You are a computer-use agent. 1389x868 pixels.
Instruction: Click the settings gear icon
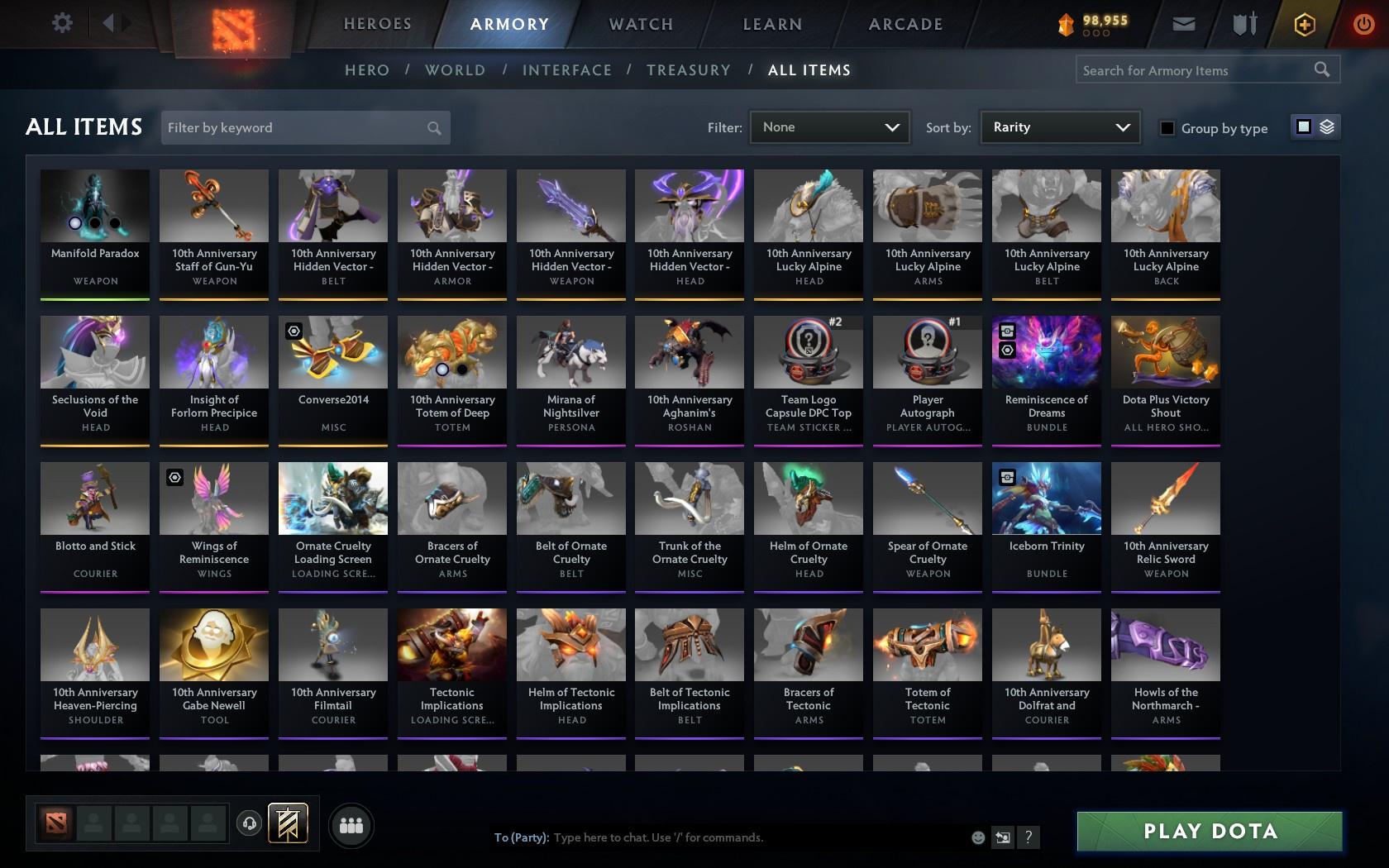[x=60, y=23]
